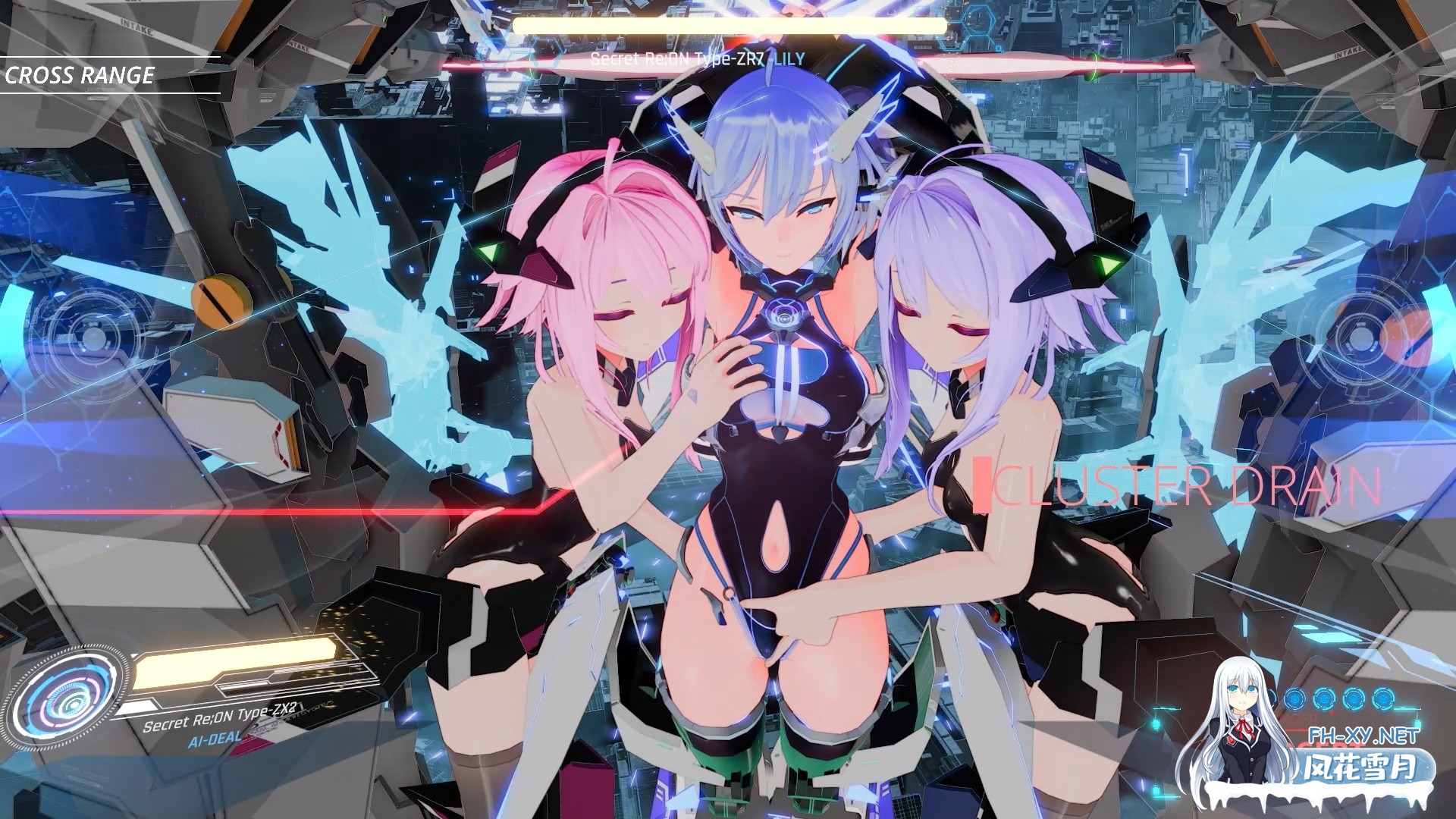
Task: Select the rightmost blue ring indicator
Action: point(1384,698)
